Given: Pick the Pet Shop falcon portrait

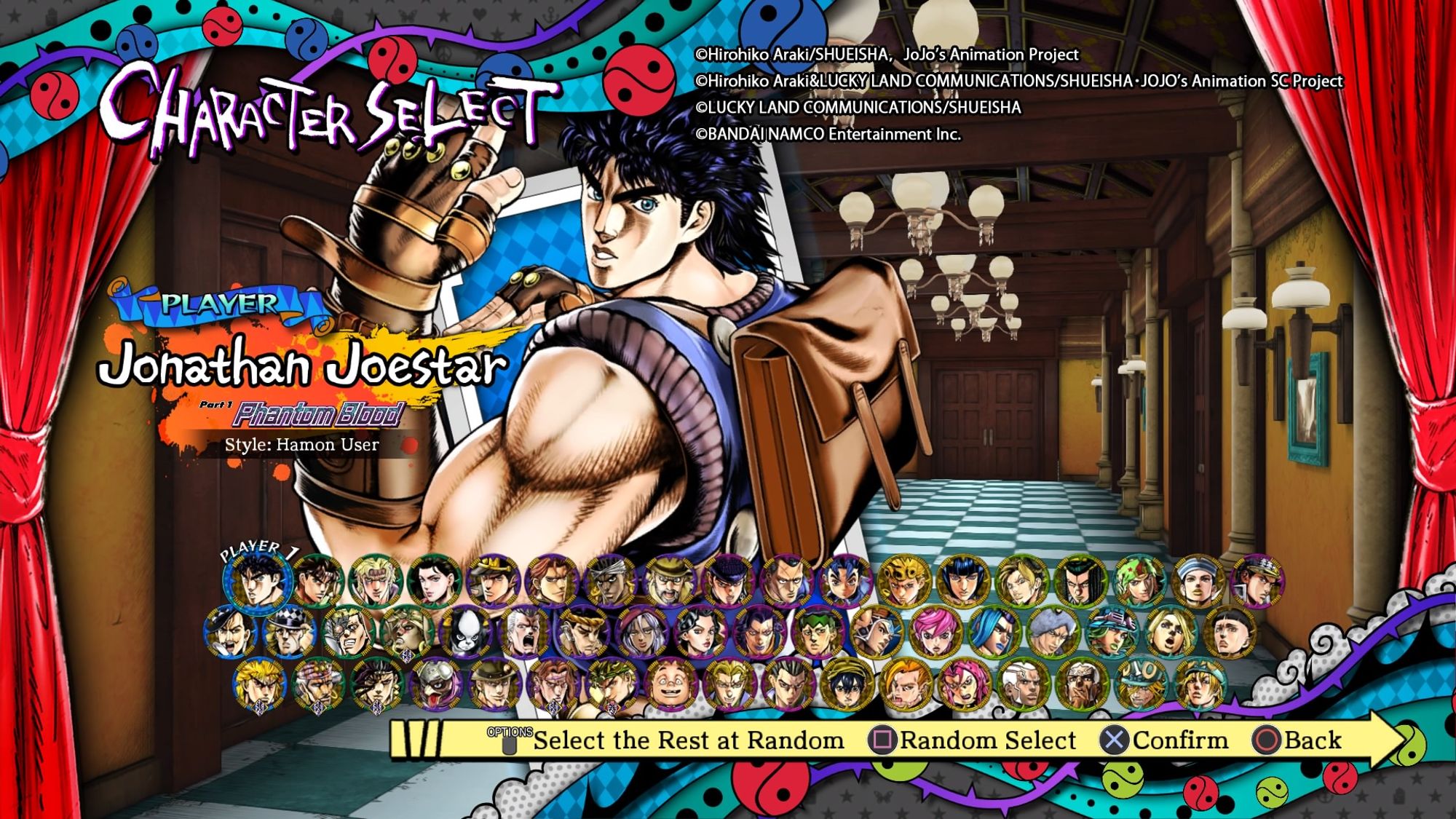Looking at the screenshot, I should [x=437, y=684].
